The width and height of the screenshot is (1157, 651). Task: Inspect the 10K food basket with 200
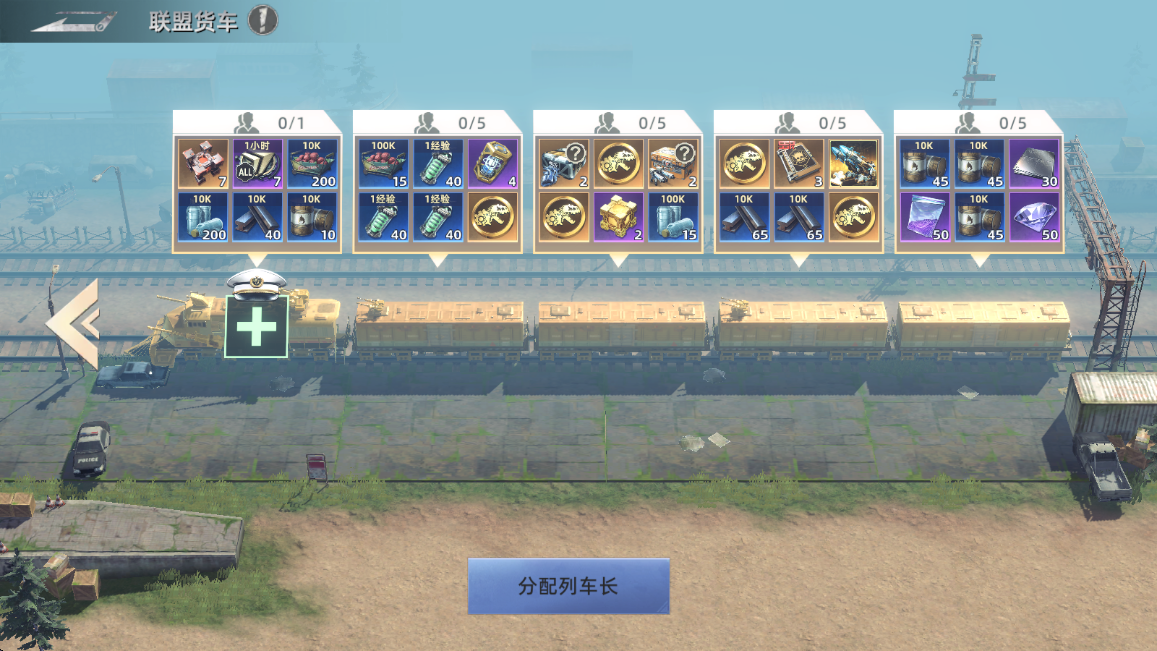coord(313,164)
